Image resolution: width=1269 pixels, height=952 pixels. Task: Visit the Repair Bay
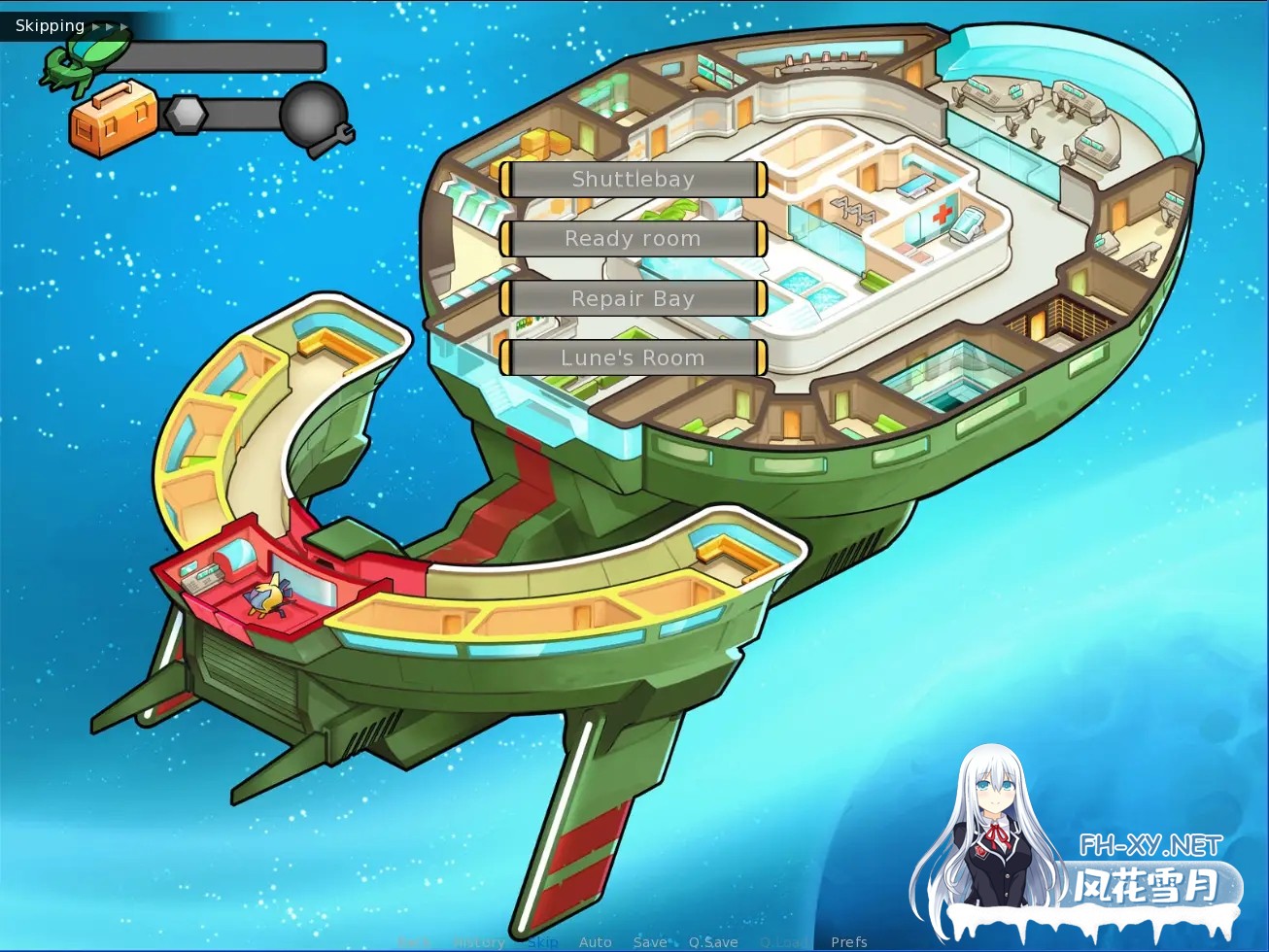pyautogui.click(x=633, y=298)
